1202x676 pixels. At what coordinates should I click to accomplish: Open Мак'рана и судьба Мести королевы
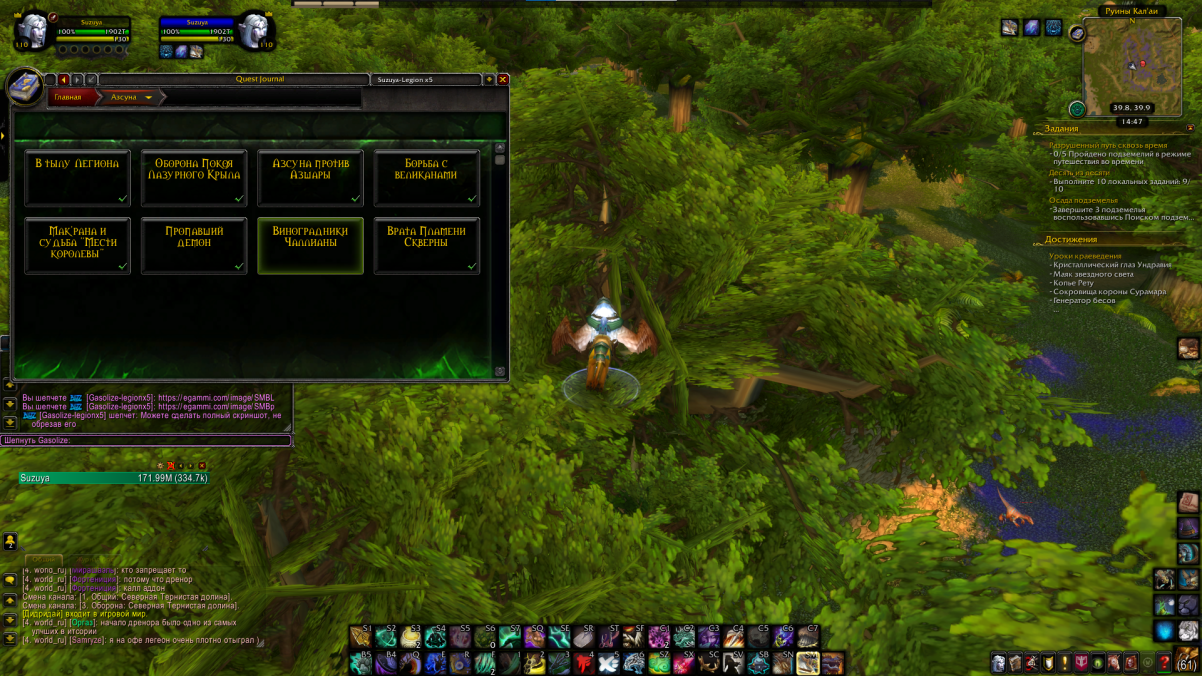(x=77, y=245)
